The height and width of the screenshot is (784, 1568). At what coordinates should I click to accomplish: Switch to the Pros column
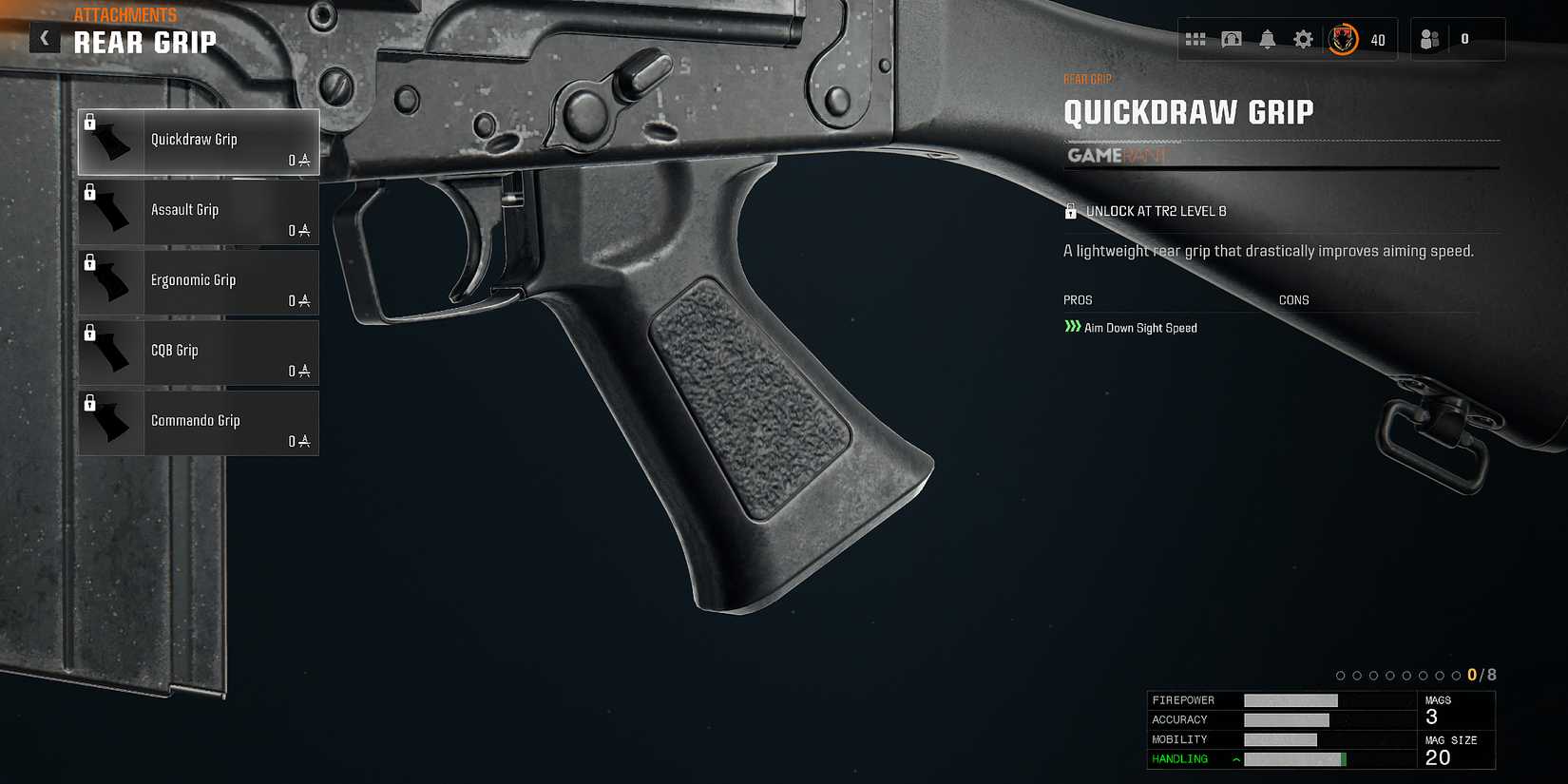point(1077,299)
